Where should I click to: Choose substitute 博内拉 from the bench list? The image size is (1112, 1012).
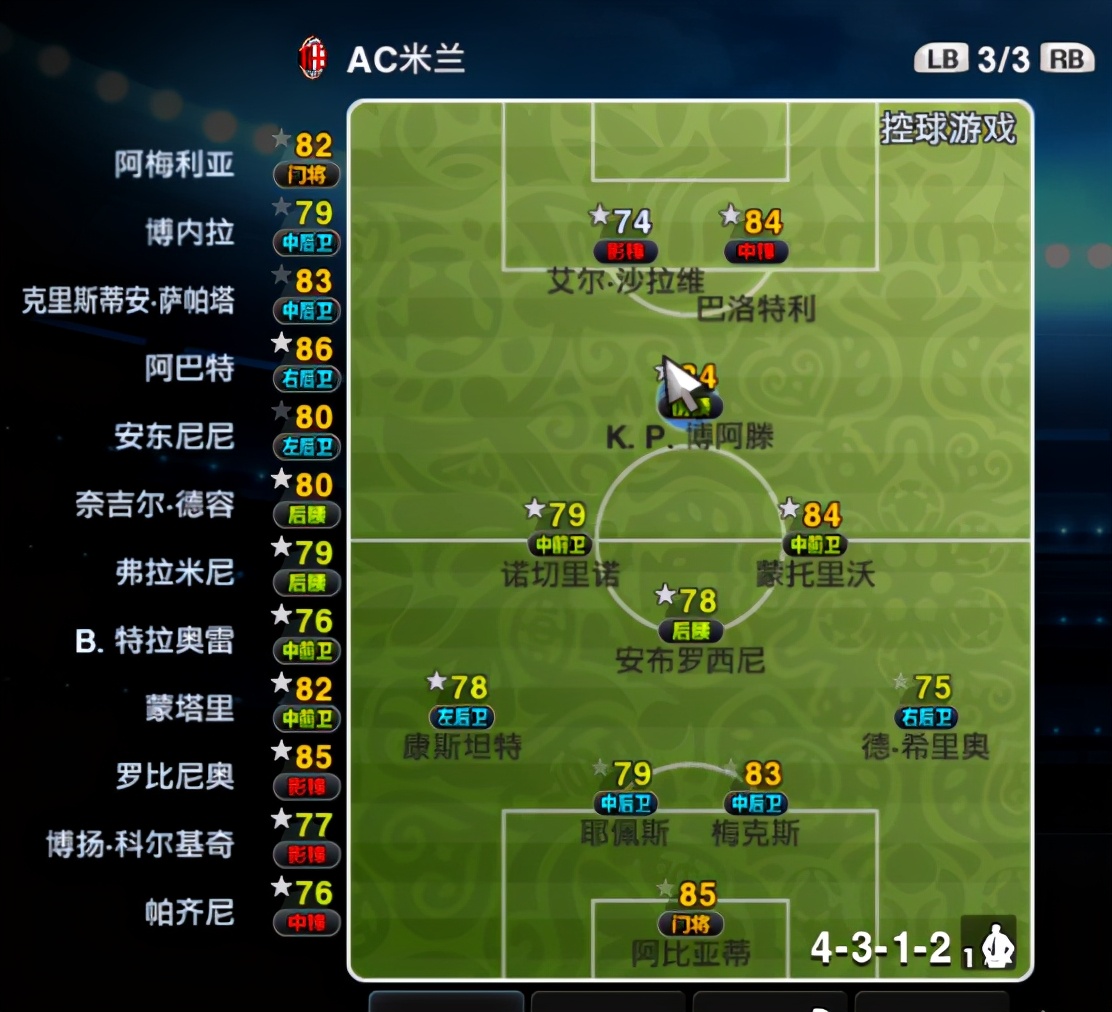coord(190,233)
